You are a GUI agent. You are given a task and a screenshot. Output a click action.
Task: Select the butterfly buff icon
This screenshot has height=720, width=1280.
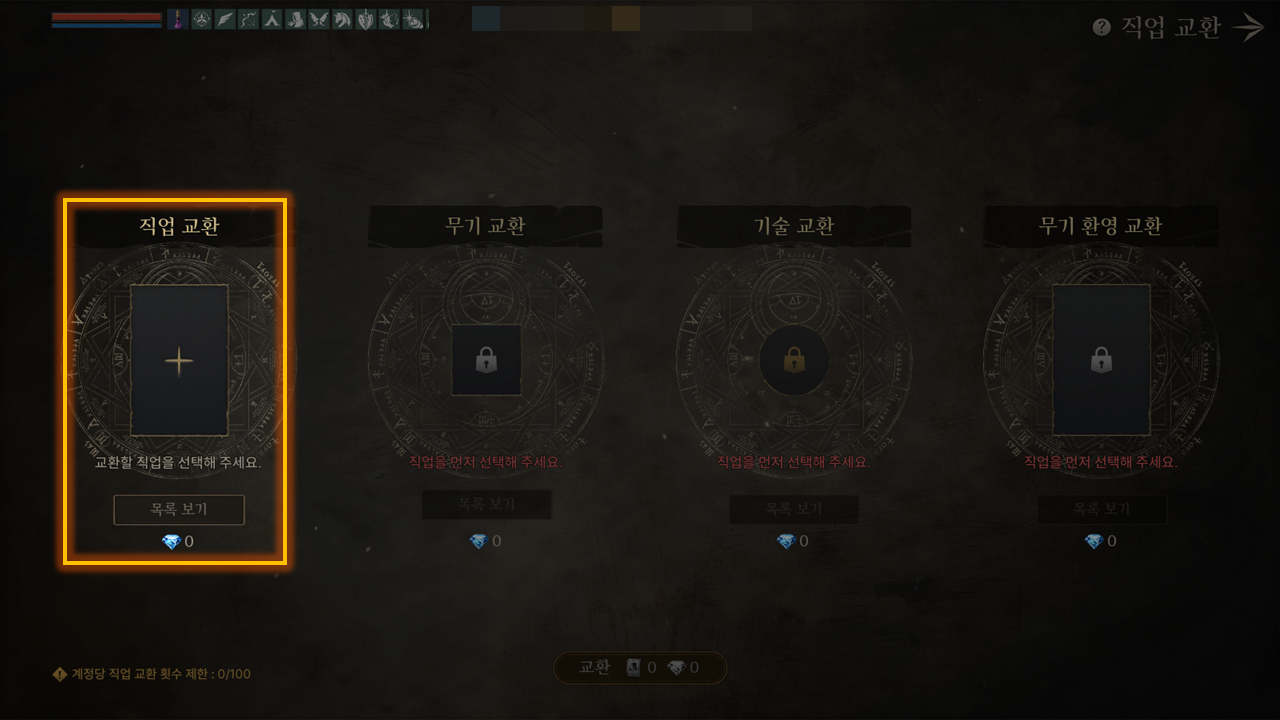pyautogui.click(x=318, y=19)
